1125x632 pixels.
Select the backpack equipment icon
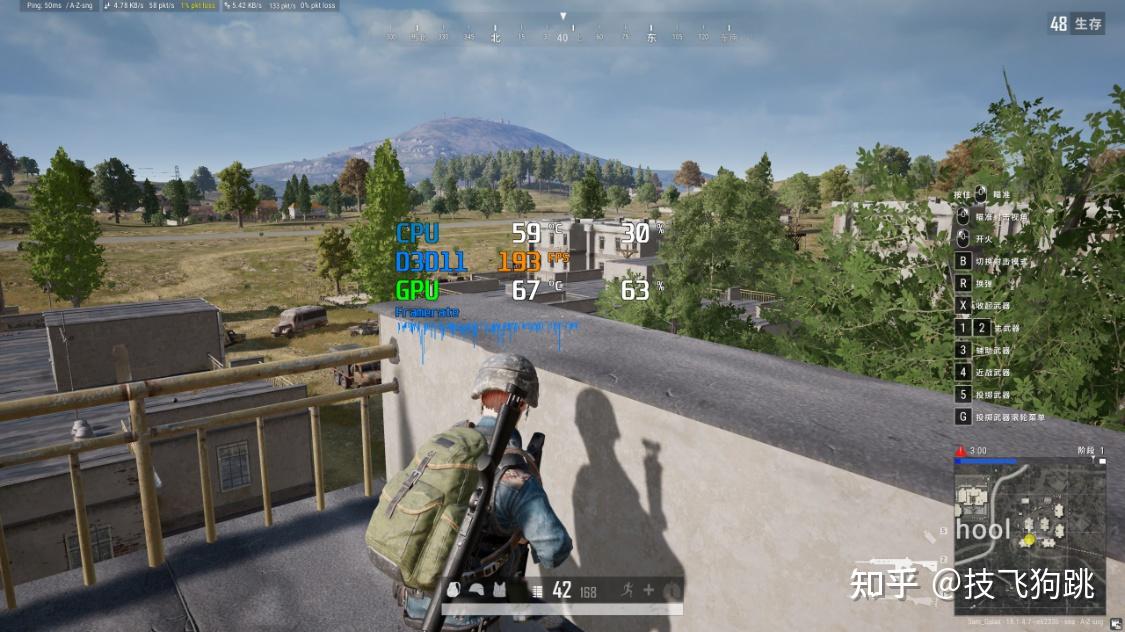(x=454, y=590)
